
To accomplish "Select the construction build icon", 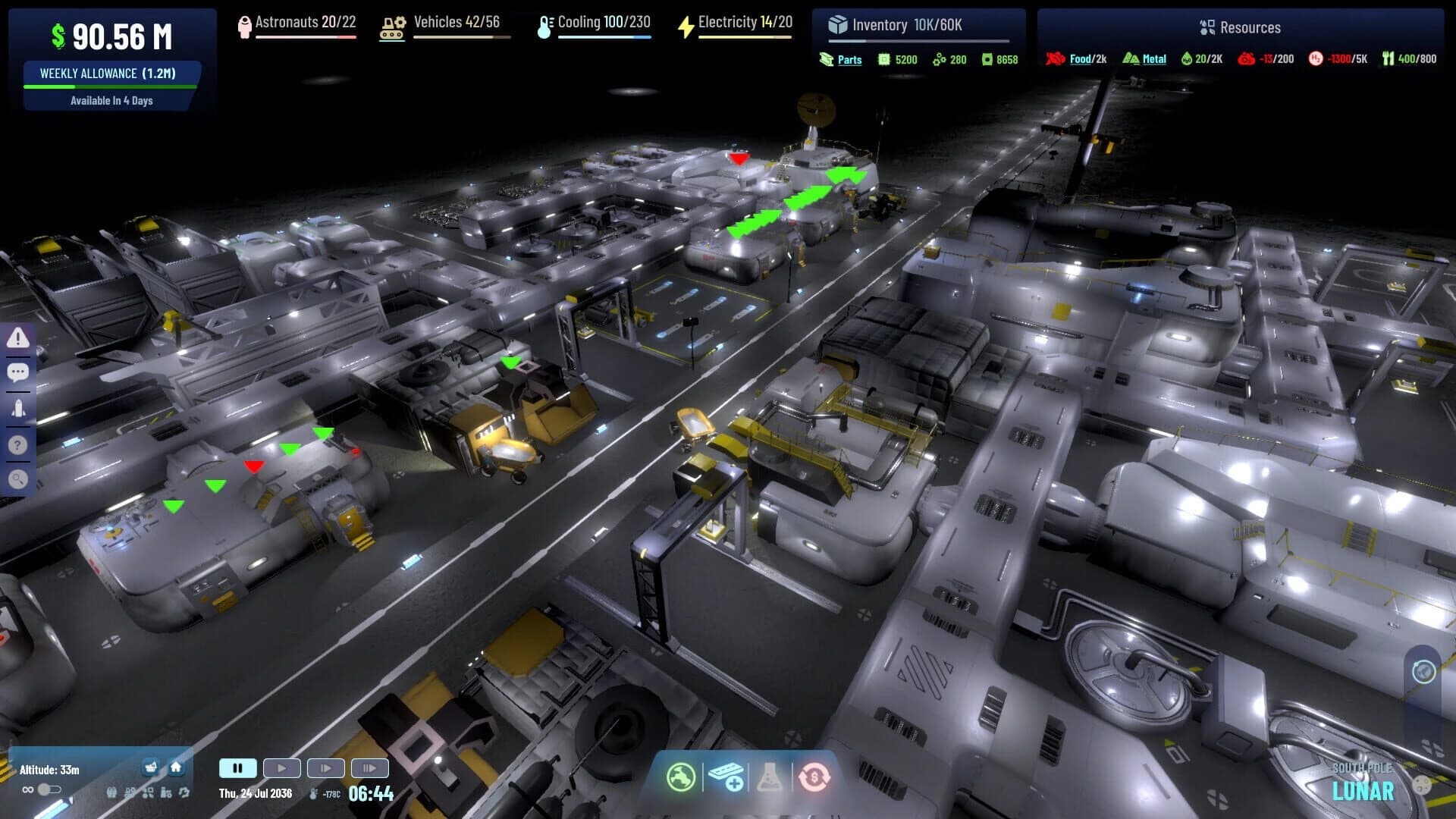I will coord(726,776).
